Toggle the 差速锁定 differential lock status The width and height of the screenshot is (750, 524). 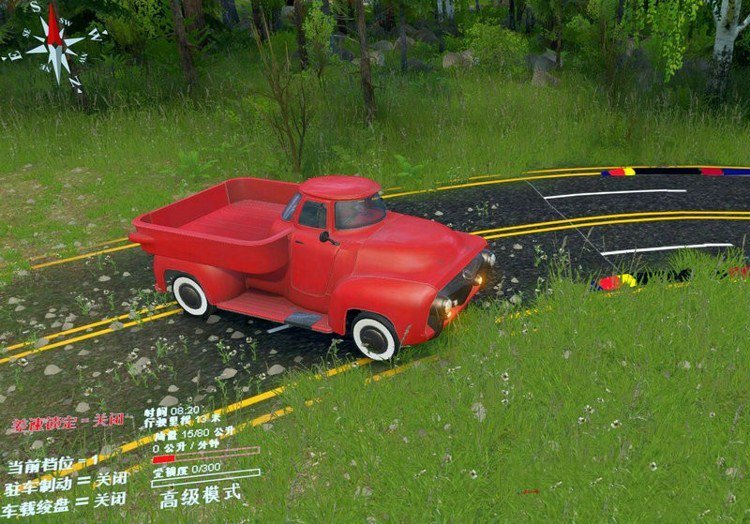(67, 422)
